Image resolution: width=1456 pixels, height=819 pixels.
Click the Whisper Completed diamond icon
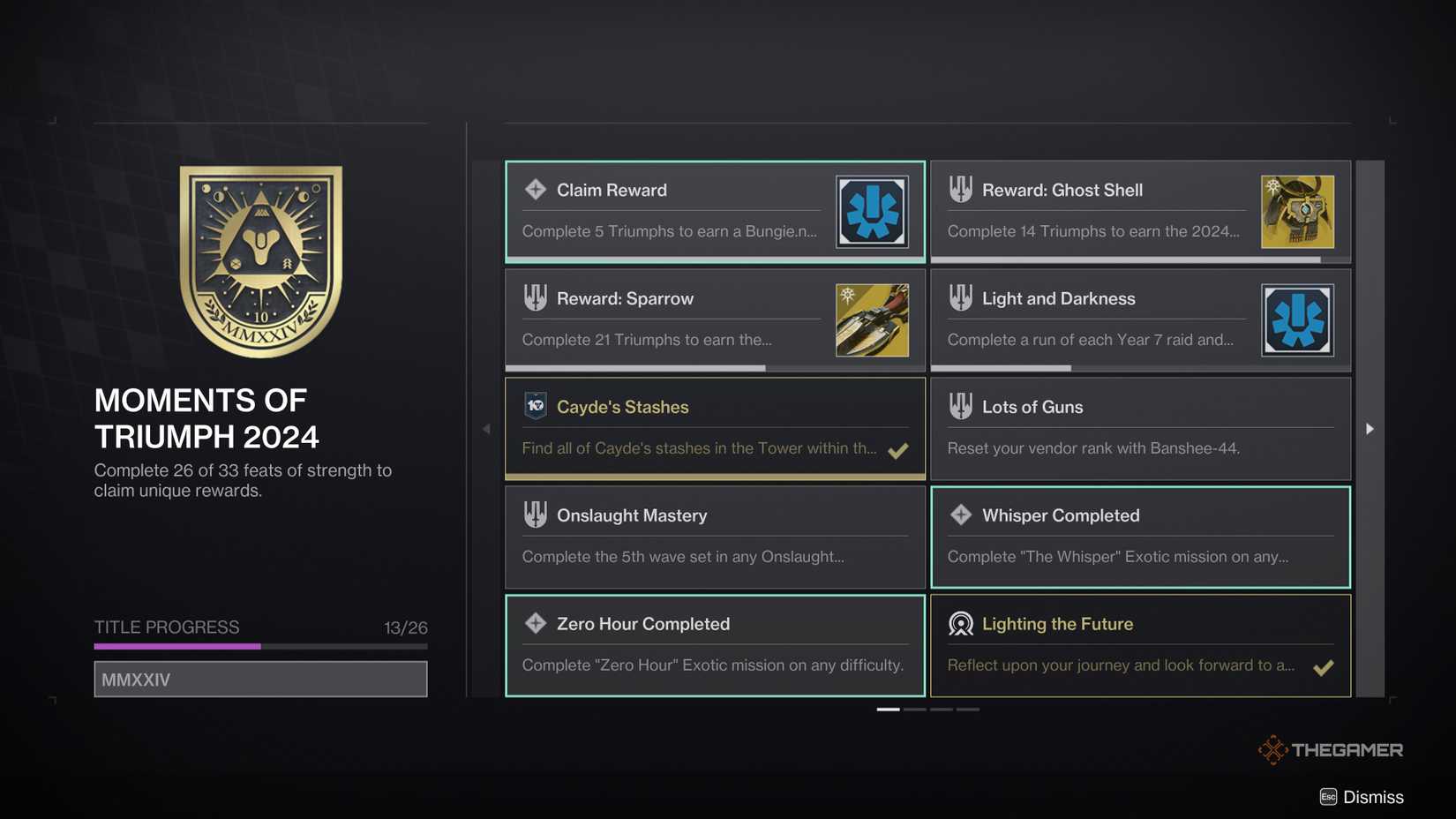960,515
